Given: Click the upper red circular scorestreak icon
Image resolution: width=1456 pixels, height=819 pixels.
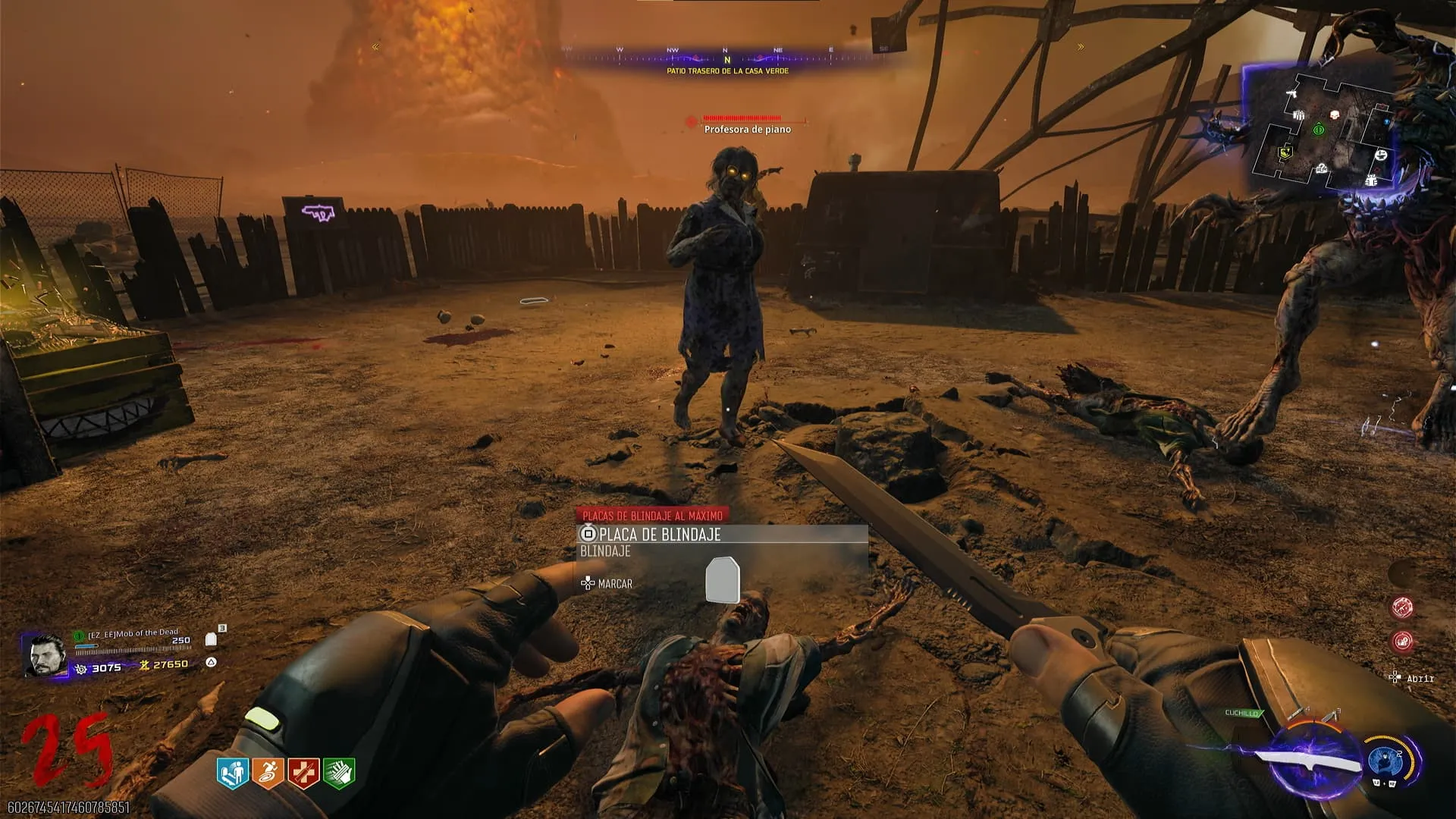Looking at the screenshot, I should [x=1402, y=607].
